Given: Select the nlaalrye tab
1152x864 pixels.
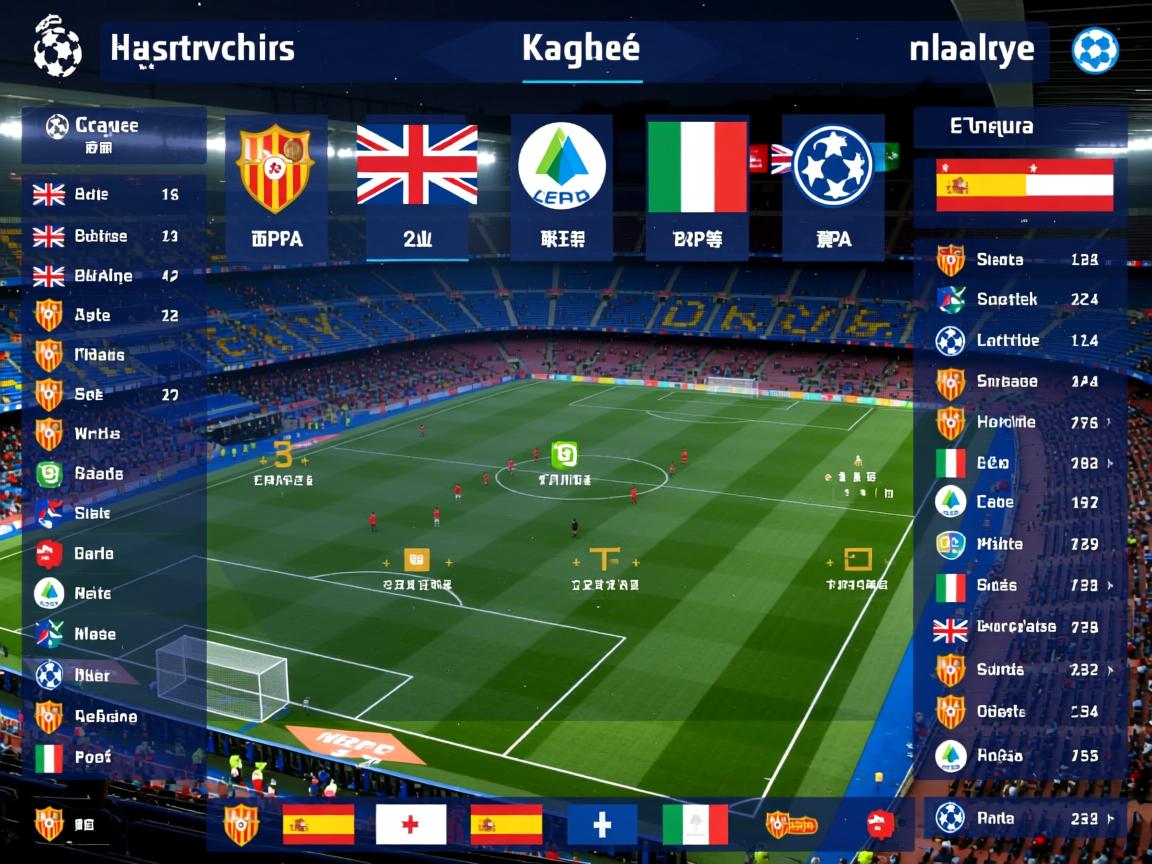Looking at the screenshot, I should tap(971, 49).
